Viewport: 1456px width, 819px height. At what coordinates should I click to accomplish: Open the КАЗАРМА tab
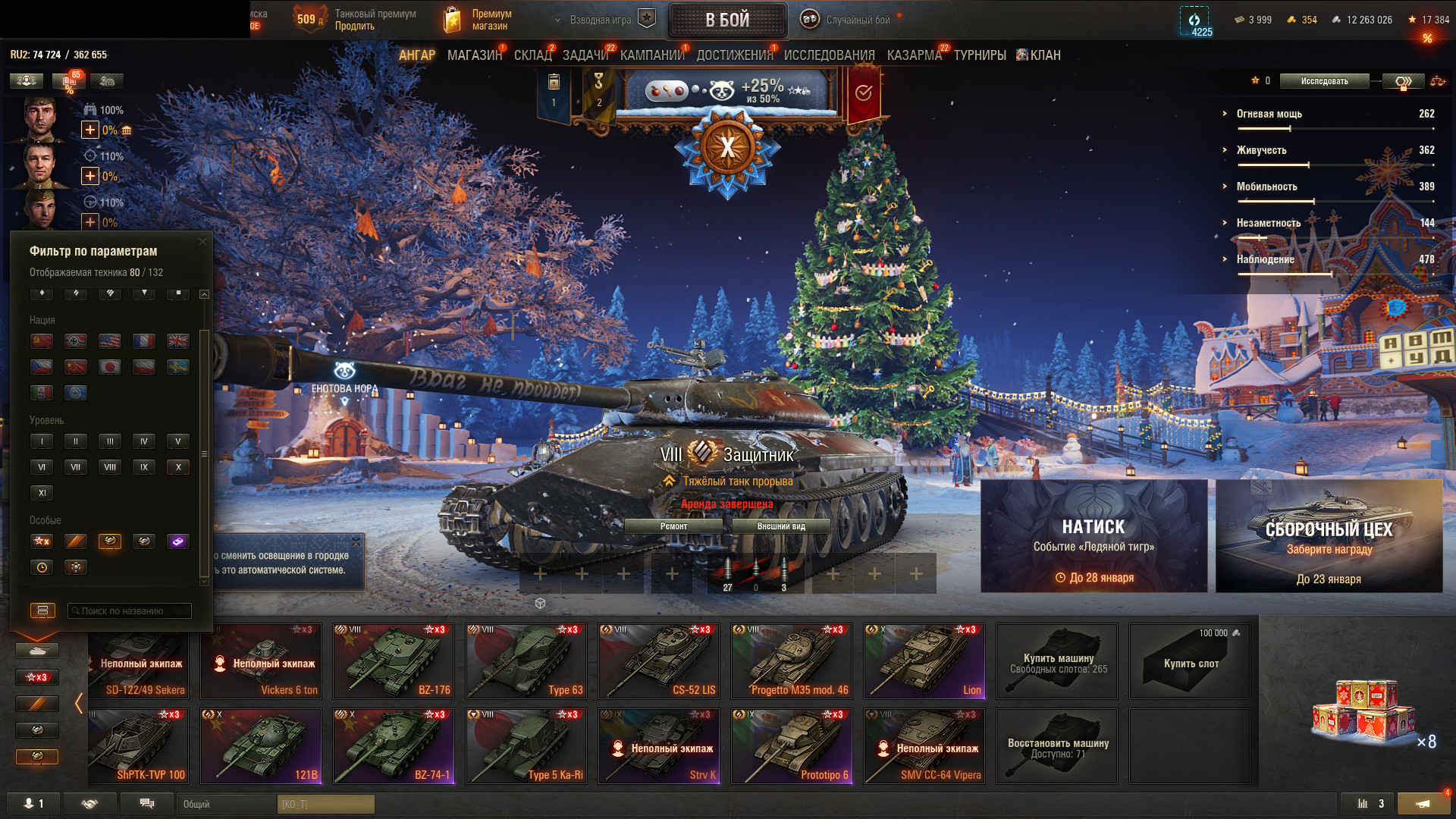tap(914, 55)
